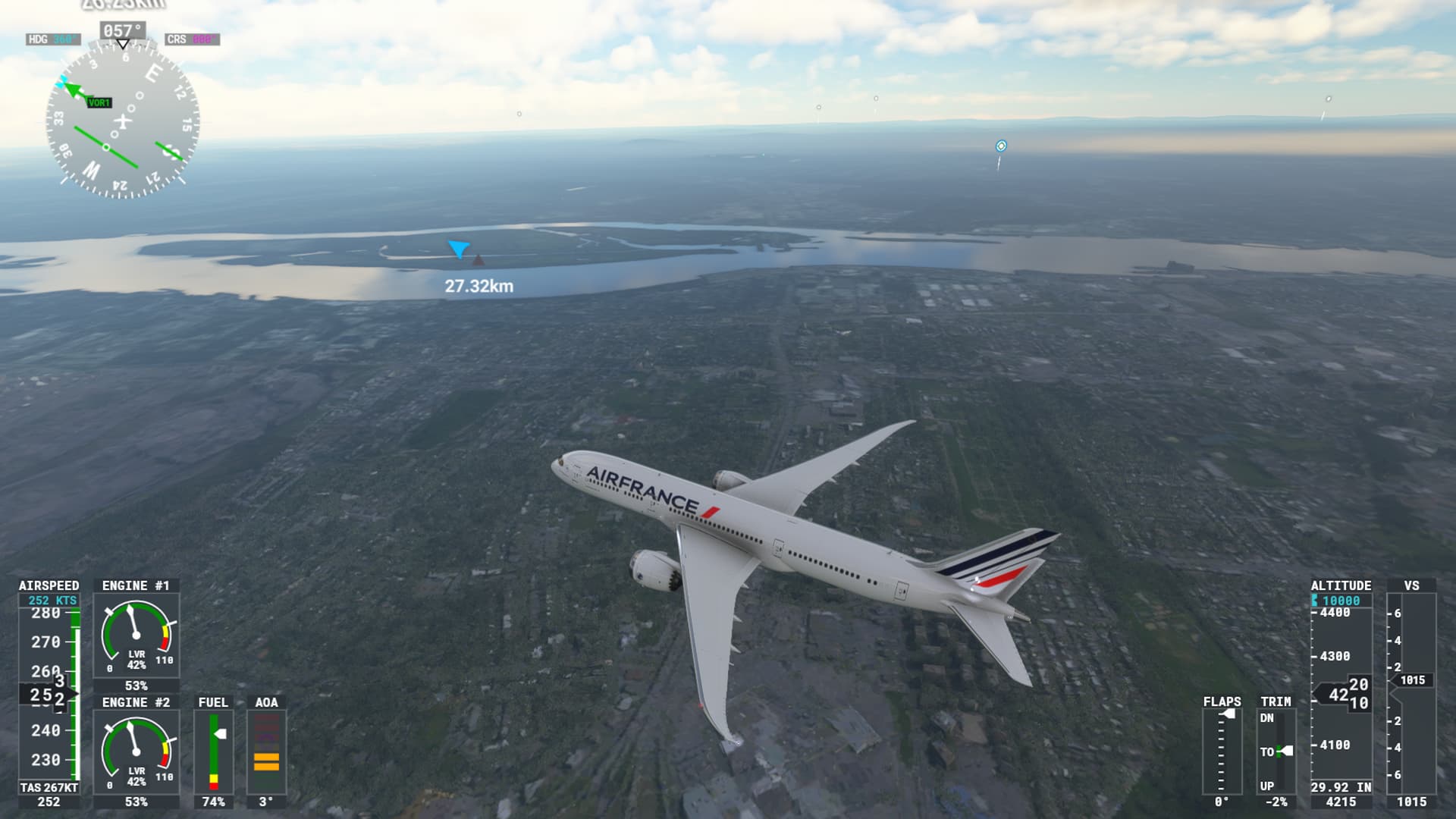Select the VOR1 tag on the compass
This screenshot has height=819, width=1456.
(99, 102)
